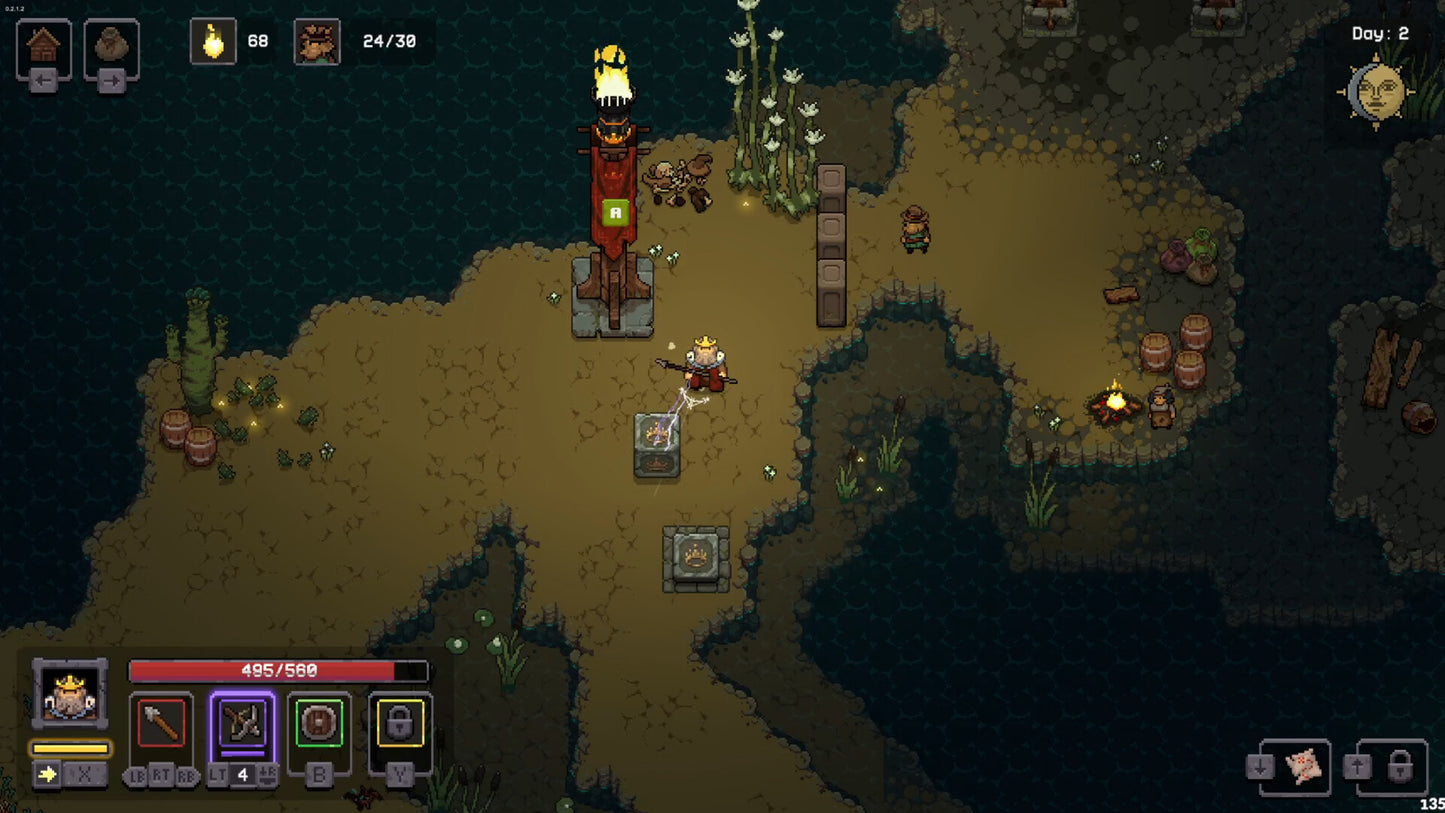Click the map scrap in bottom-right
The image size is (1445, 813).
[x=1303, y=765]
